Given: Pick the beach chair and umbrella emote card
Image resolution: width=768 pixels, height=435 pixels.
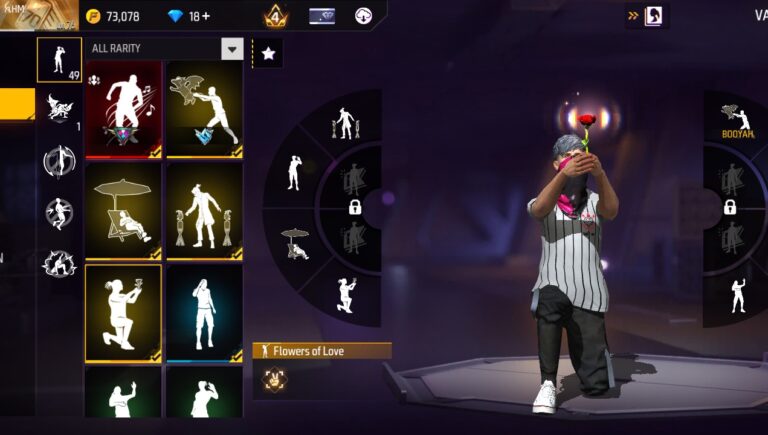Looking at the screenshot, I should point(123,210).
